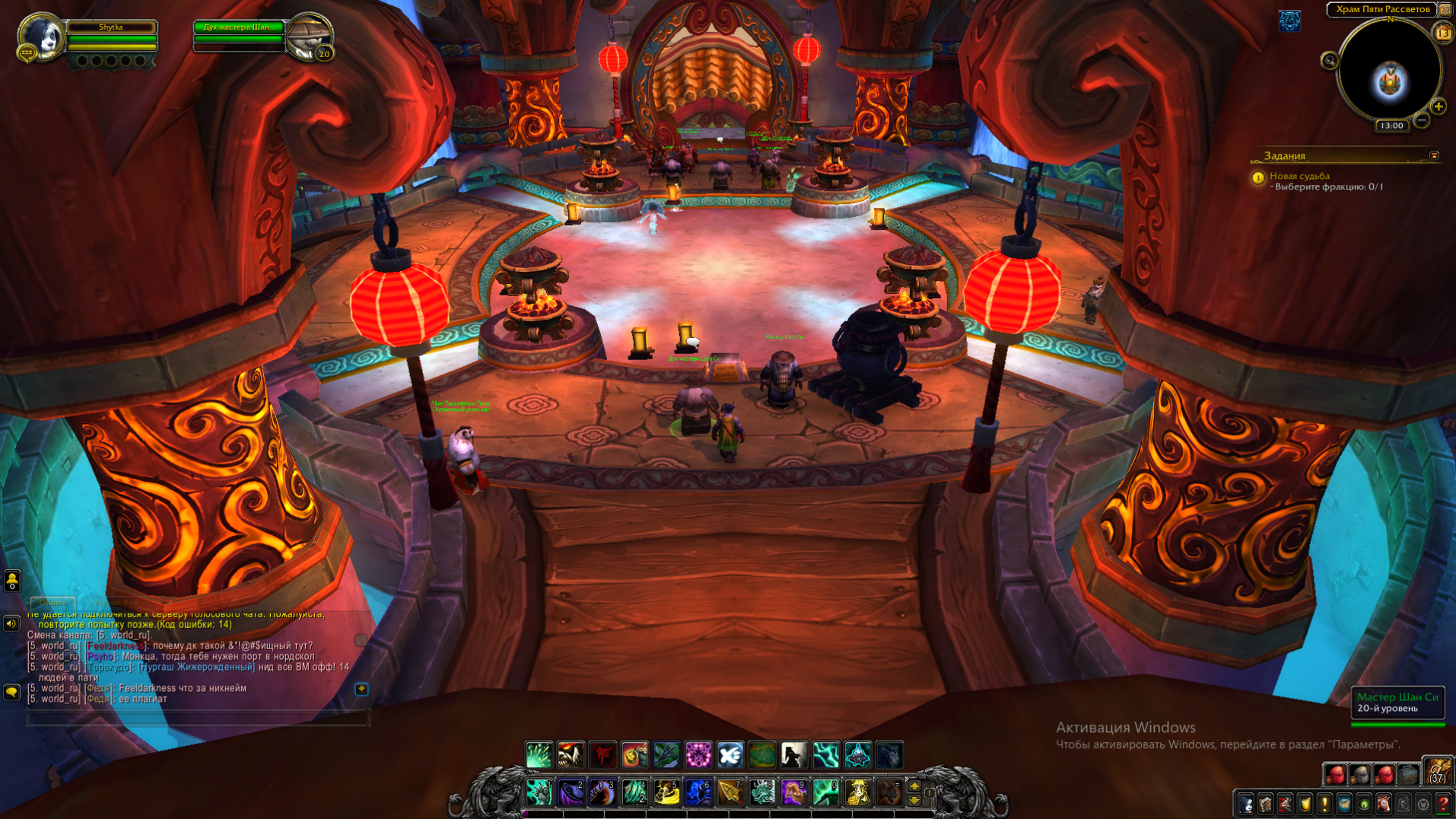Image resolution: width=1456 pixels, height=819 pixels.
Task: Switch to the Общий chat tab
Action: click(53, 602)
